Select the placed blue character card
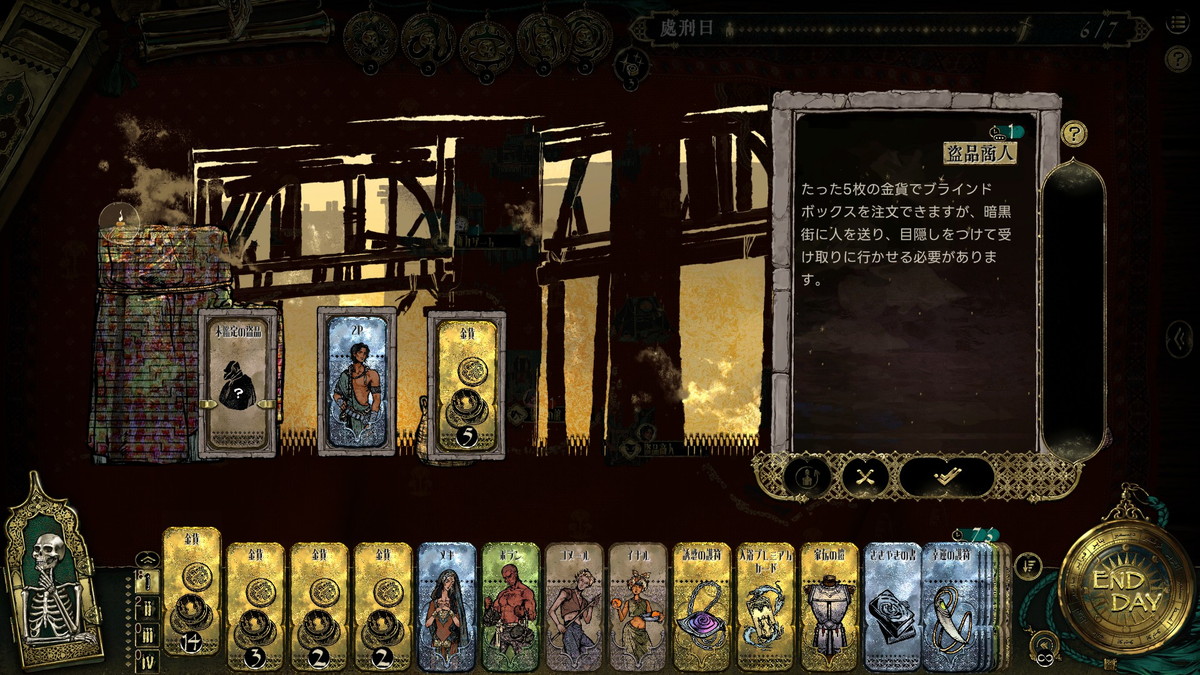The width and height of the screenshot is (1200, 675). click(x=357, y=382)
